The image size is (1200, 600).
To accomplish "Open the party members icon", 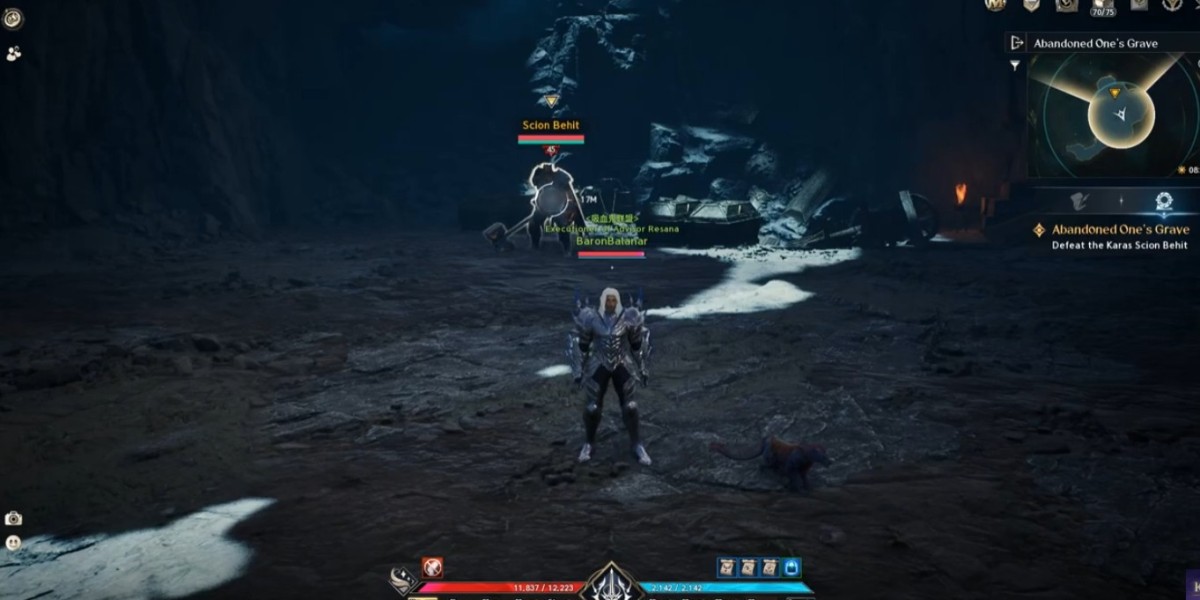I will (13, 54).
